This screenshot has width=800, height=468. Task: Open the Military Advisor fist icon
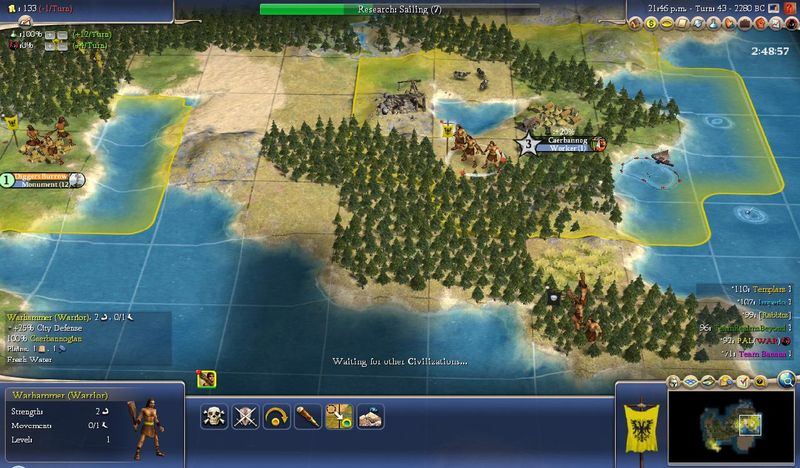click(762, 20)
